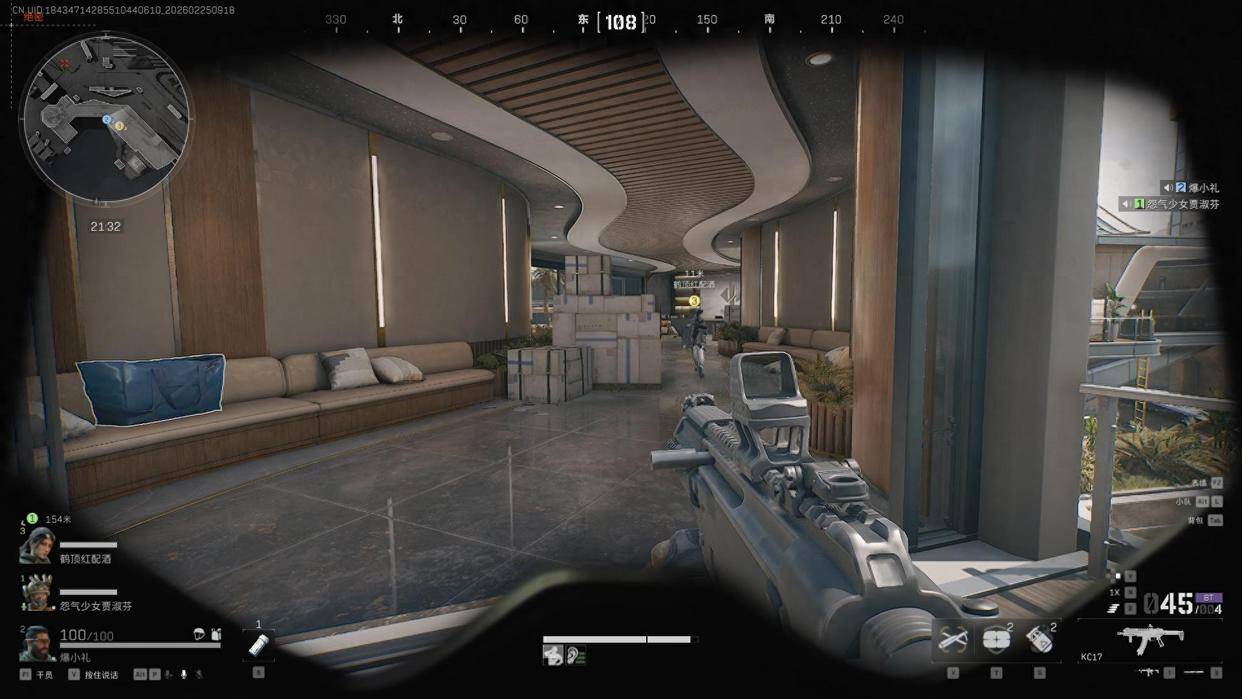This screenshot has width=1242, height=699.
Task: Select teammate 怨气少女贾淑芬's portrait
Action: pos(38,594)
